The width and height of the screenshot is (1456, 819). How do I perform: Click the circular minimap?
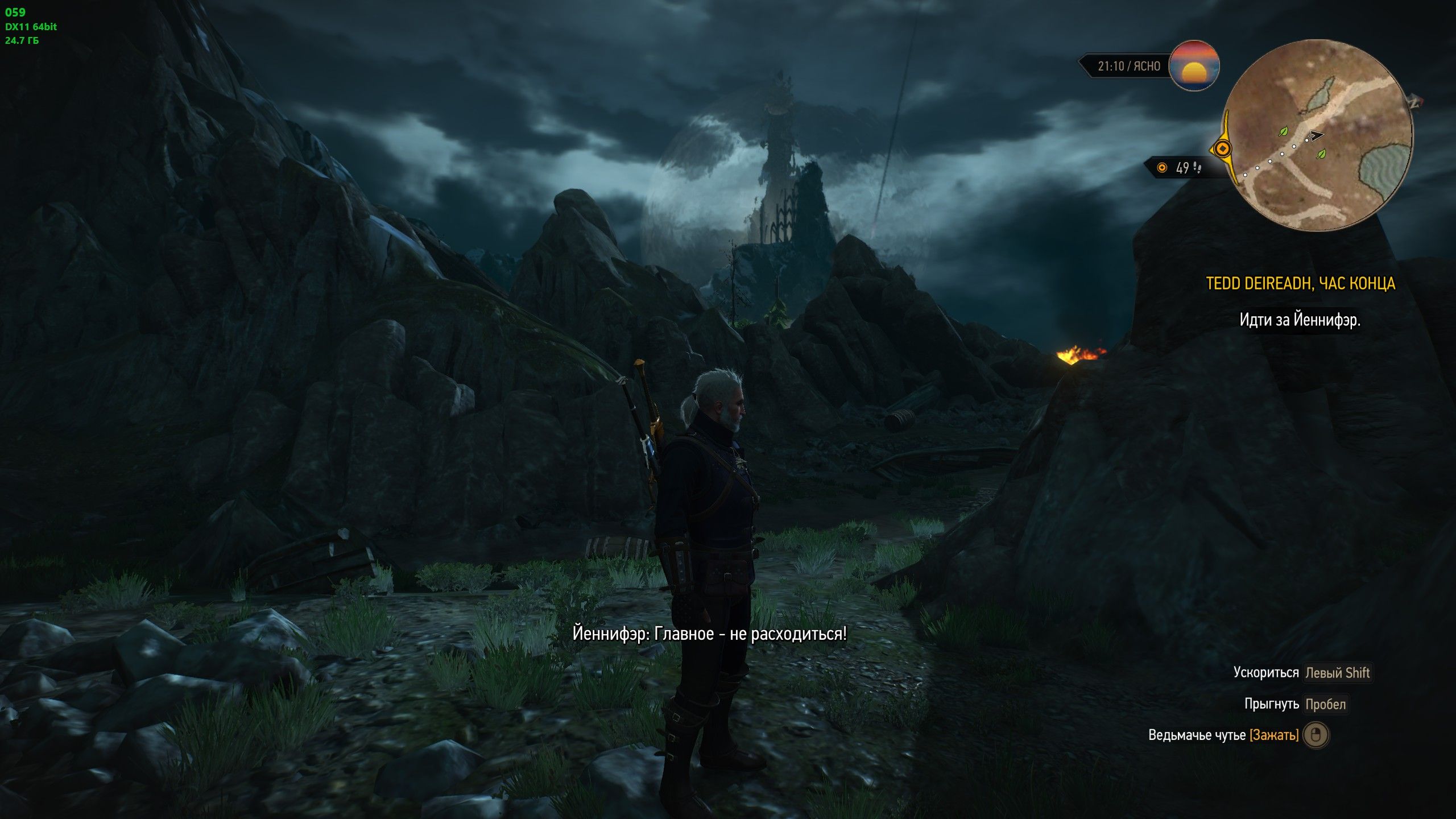click(1317, 135)
